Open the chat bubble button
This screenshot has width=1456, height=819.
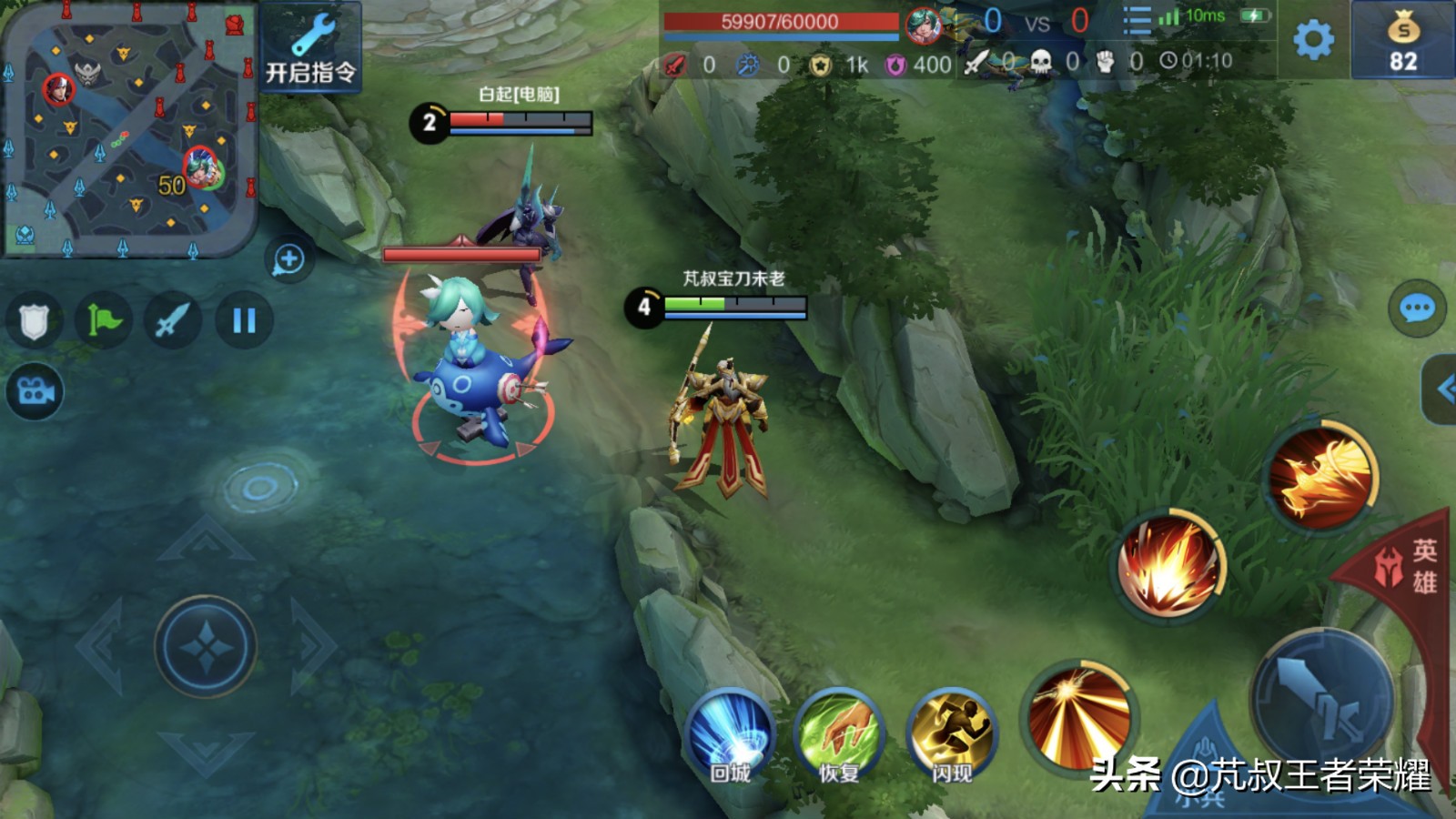click(1417, 309)
